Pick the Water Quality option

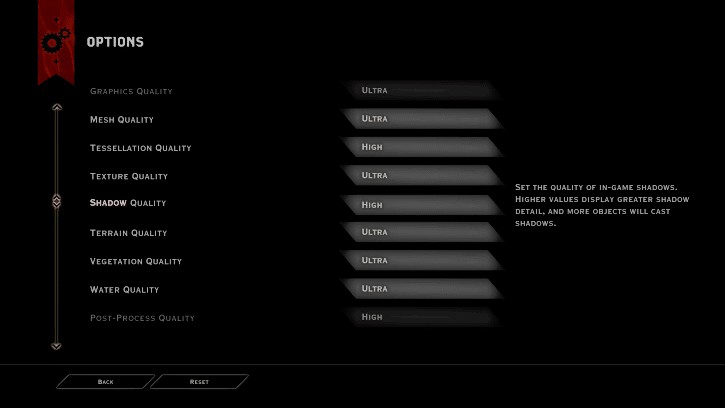point(124,290)
